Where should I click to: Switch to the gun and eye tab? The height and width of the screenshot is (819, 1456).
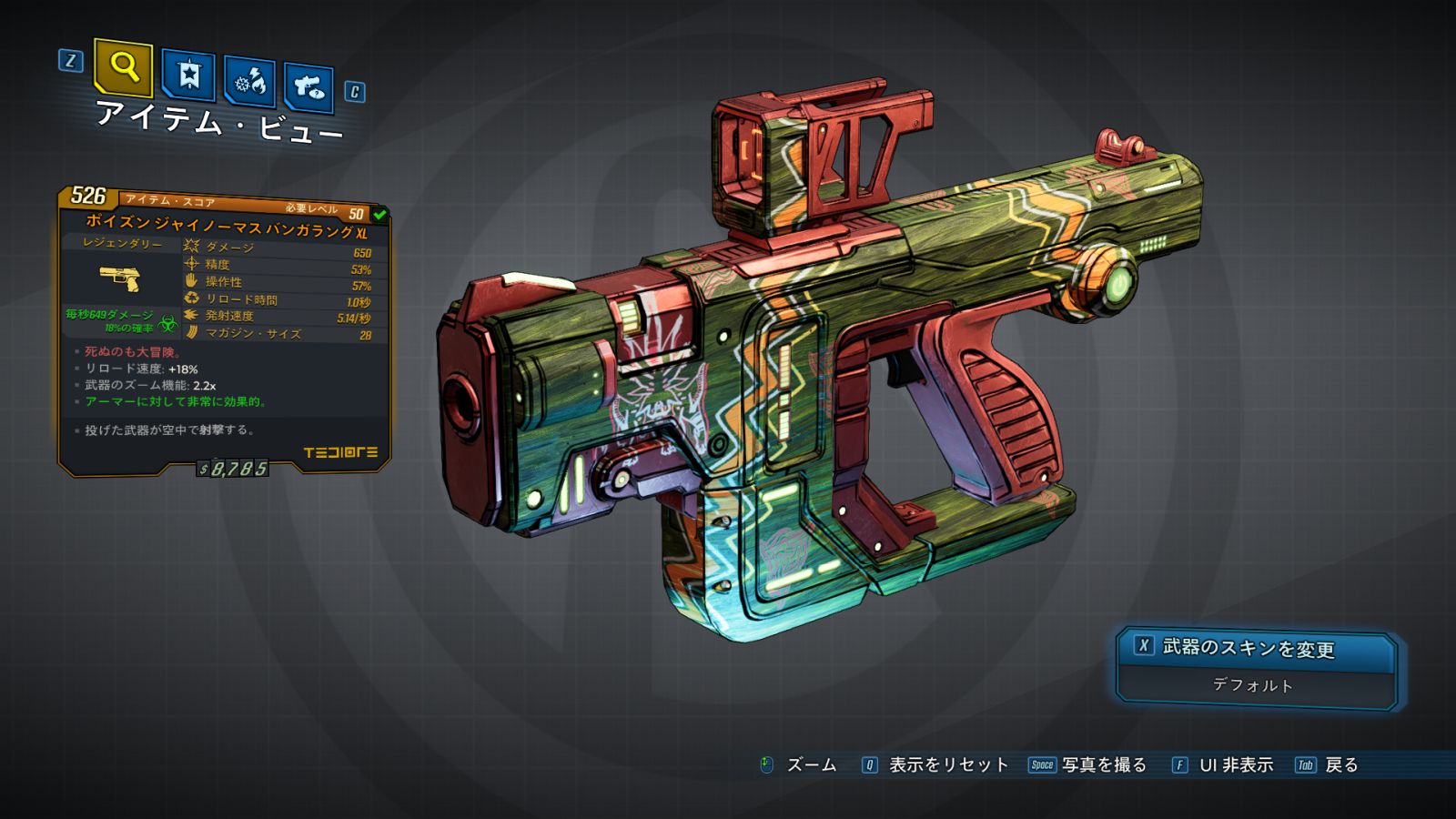[x=308, y=88]
